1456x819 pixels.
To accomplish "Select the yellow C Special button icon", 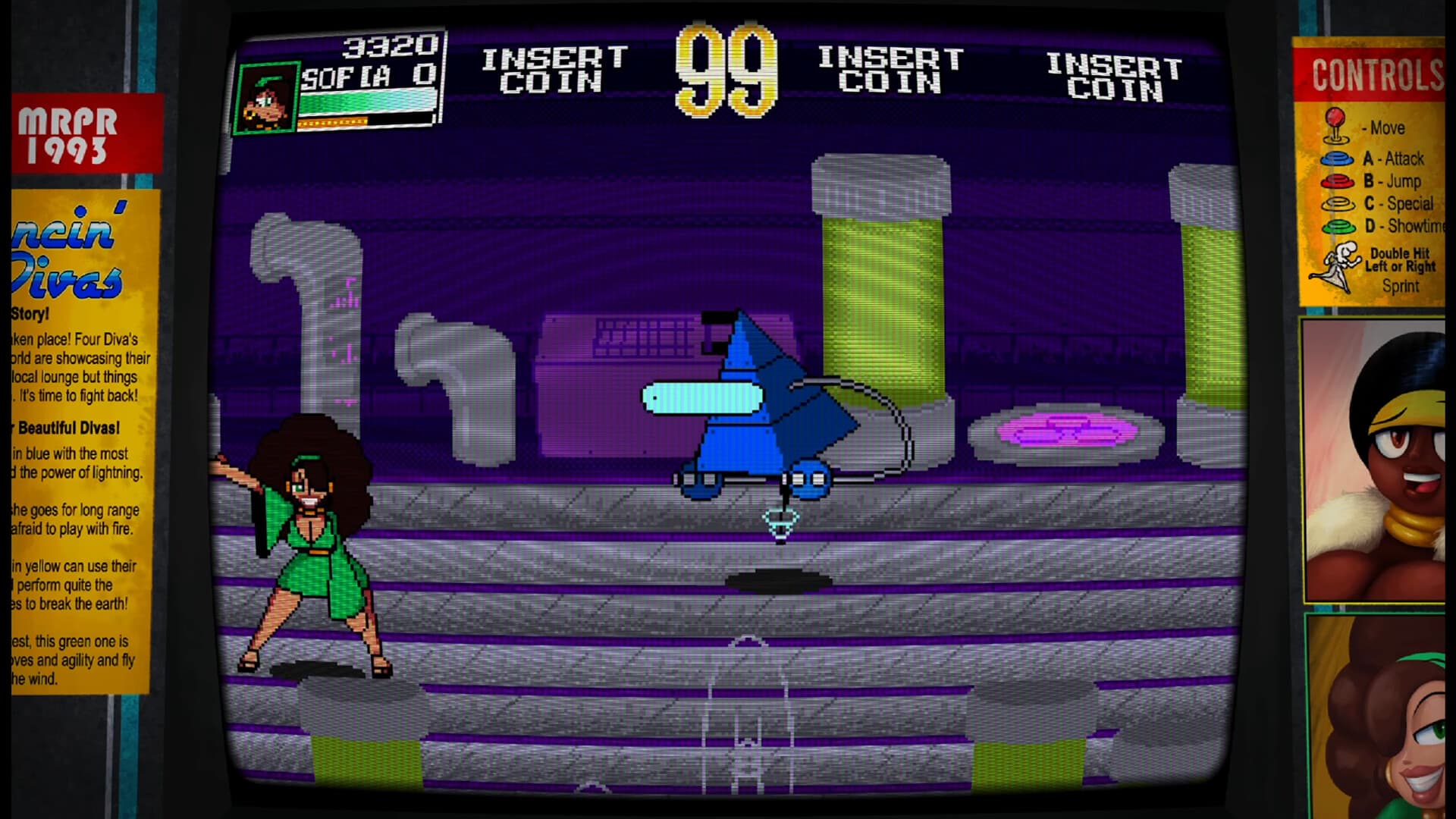I will [x=1337, y=205].
